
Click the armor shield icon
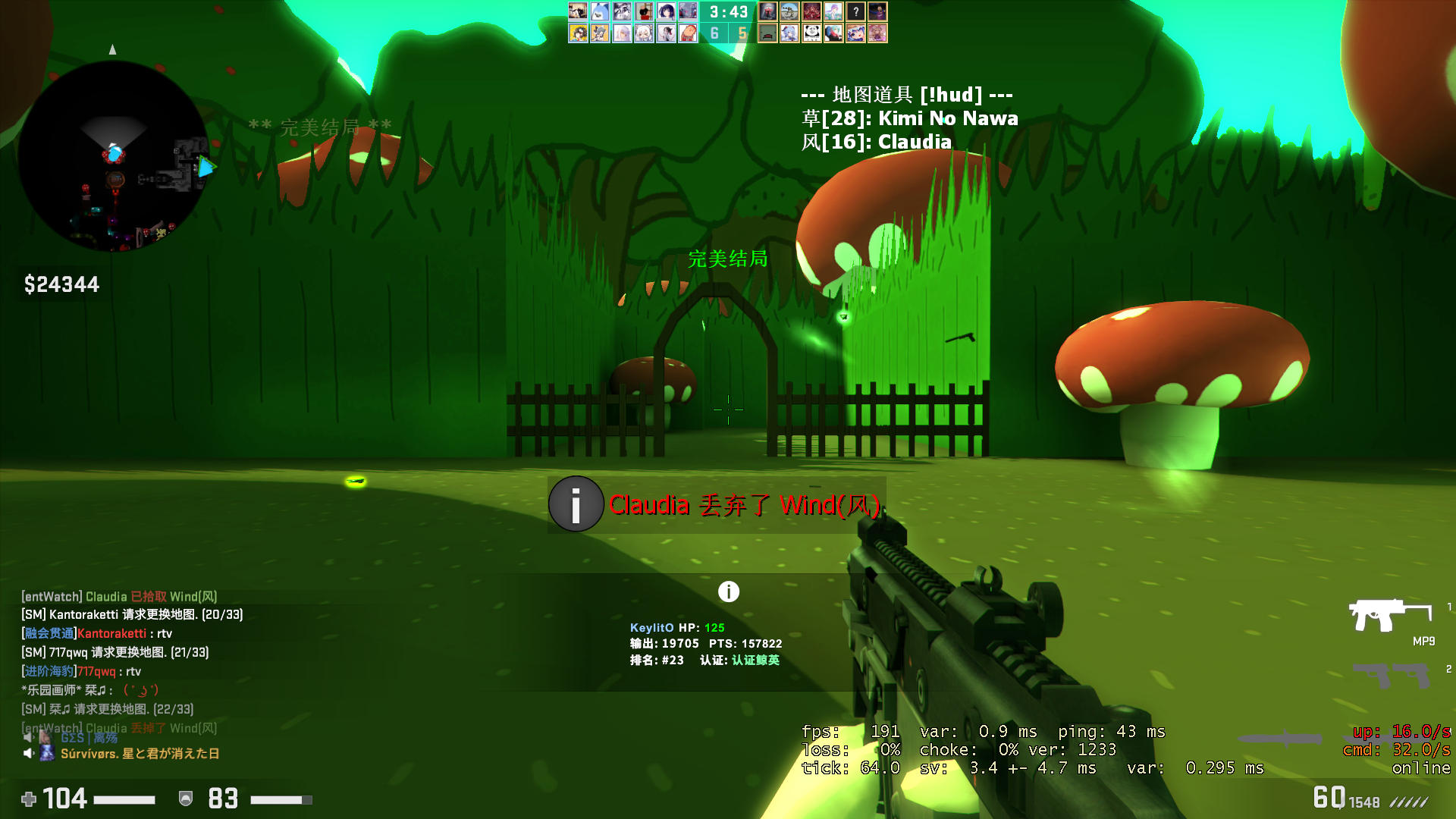pyautogui.click(x=185, y=799)
